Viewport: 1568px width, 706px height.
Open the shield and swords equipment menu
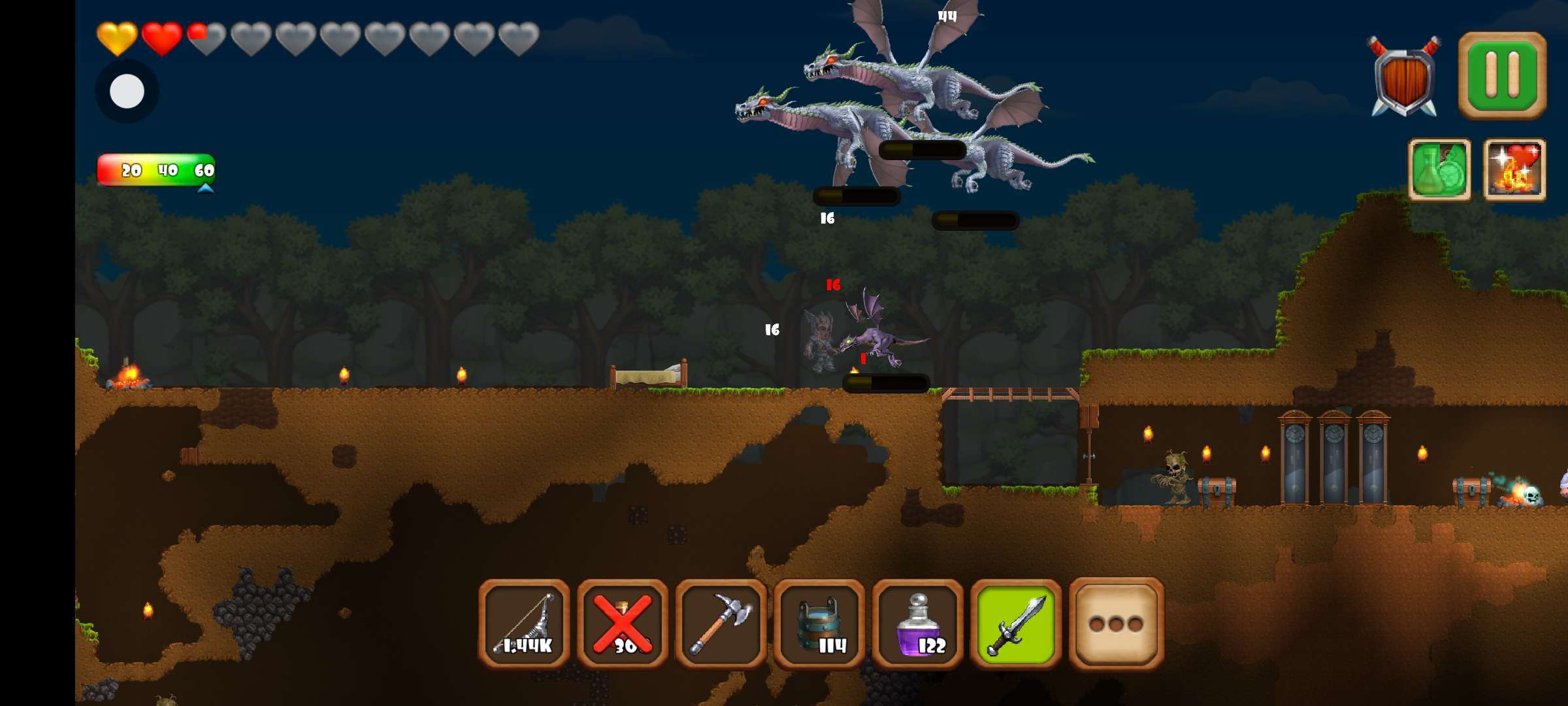tap(1404, 77)
